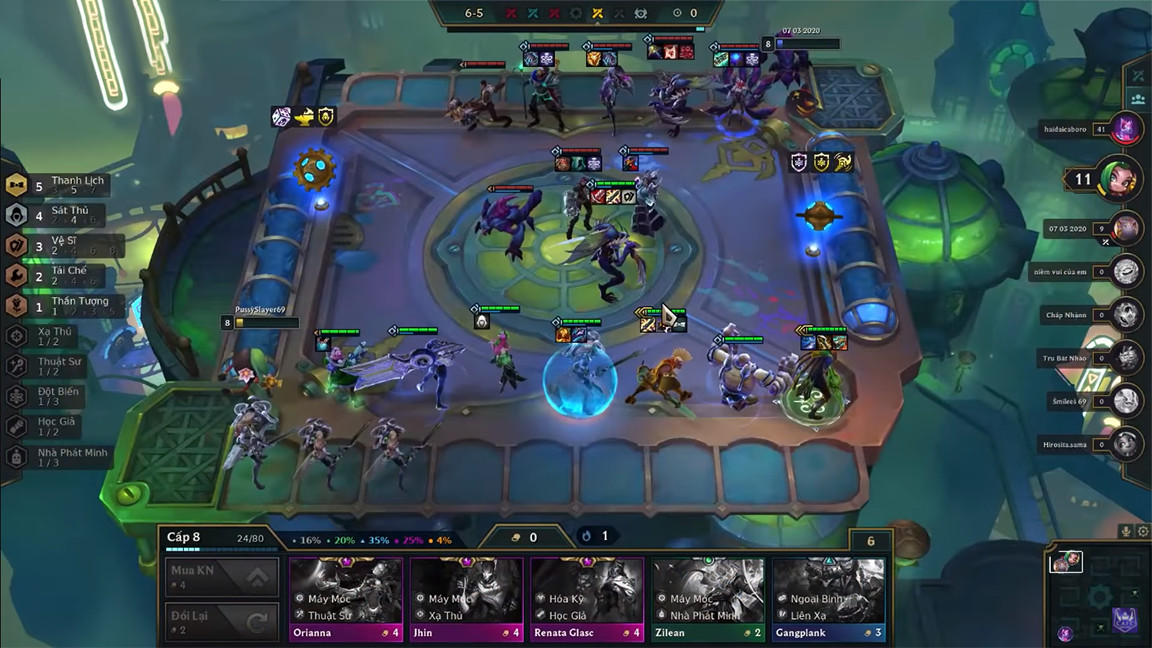Click the Tái Chế trait
Image resolution: width=1152 pixels, height=648 pixels.
coord(58,275)
